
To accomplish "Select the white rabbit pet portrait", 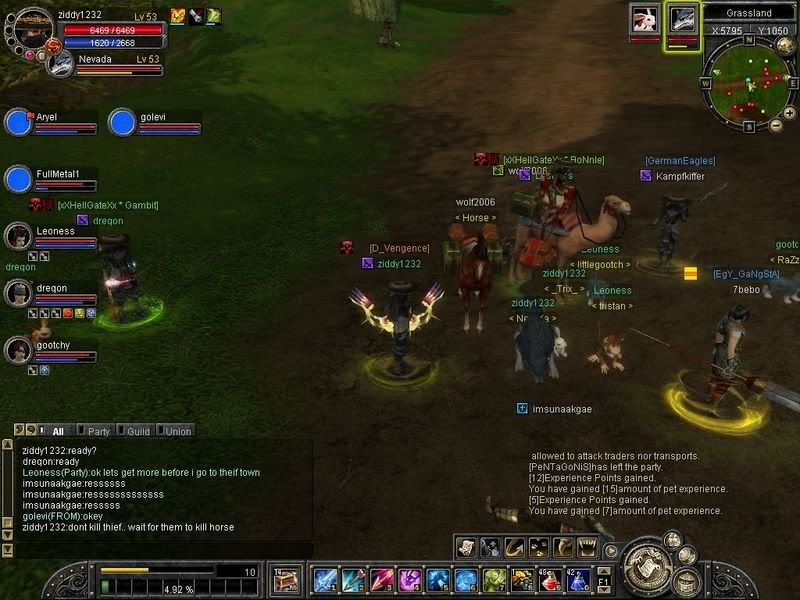I will click(644, 20).
